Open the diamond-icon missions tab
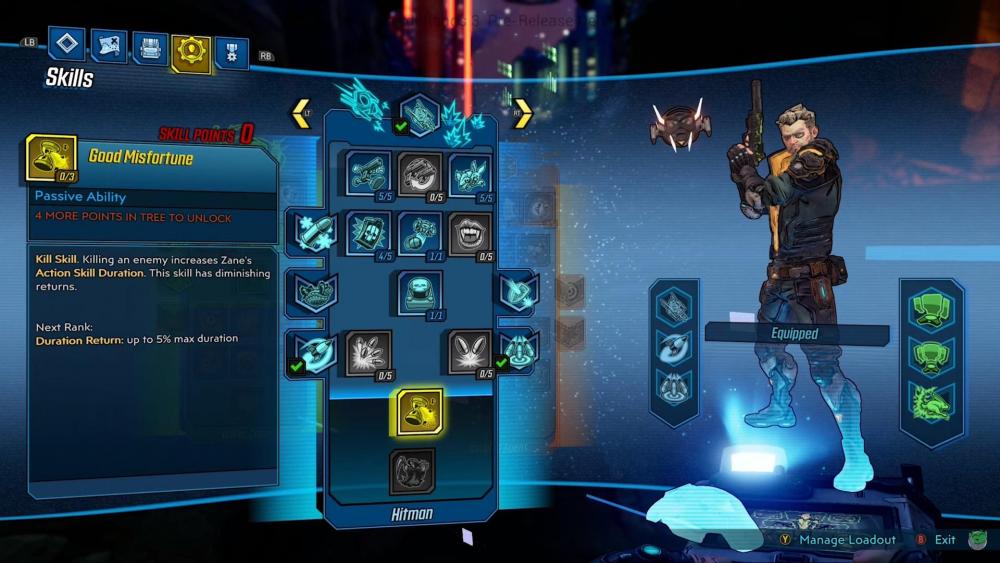Screen dimensions: 1000x563 [66, 45]
